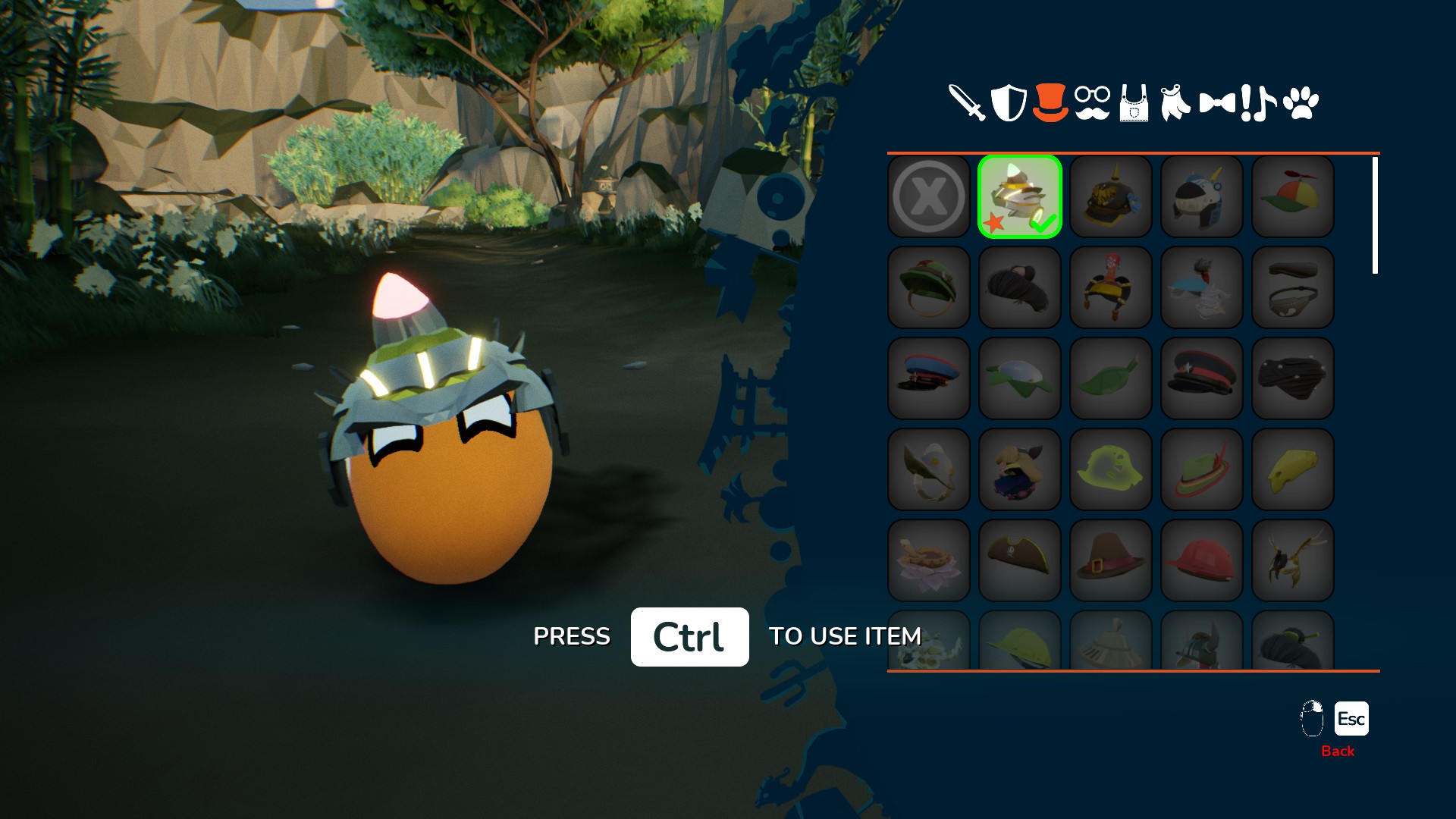1456x819 pixels.
Task: Equip the black spiked Pickelhaube helmet
Action: (1111, 197)
